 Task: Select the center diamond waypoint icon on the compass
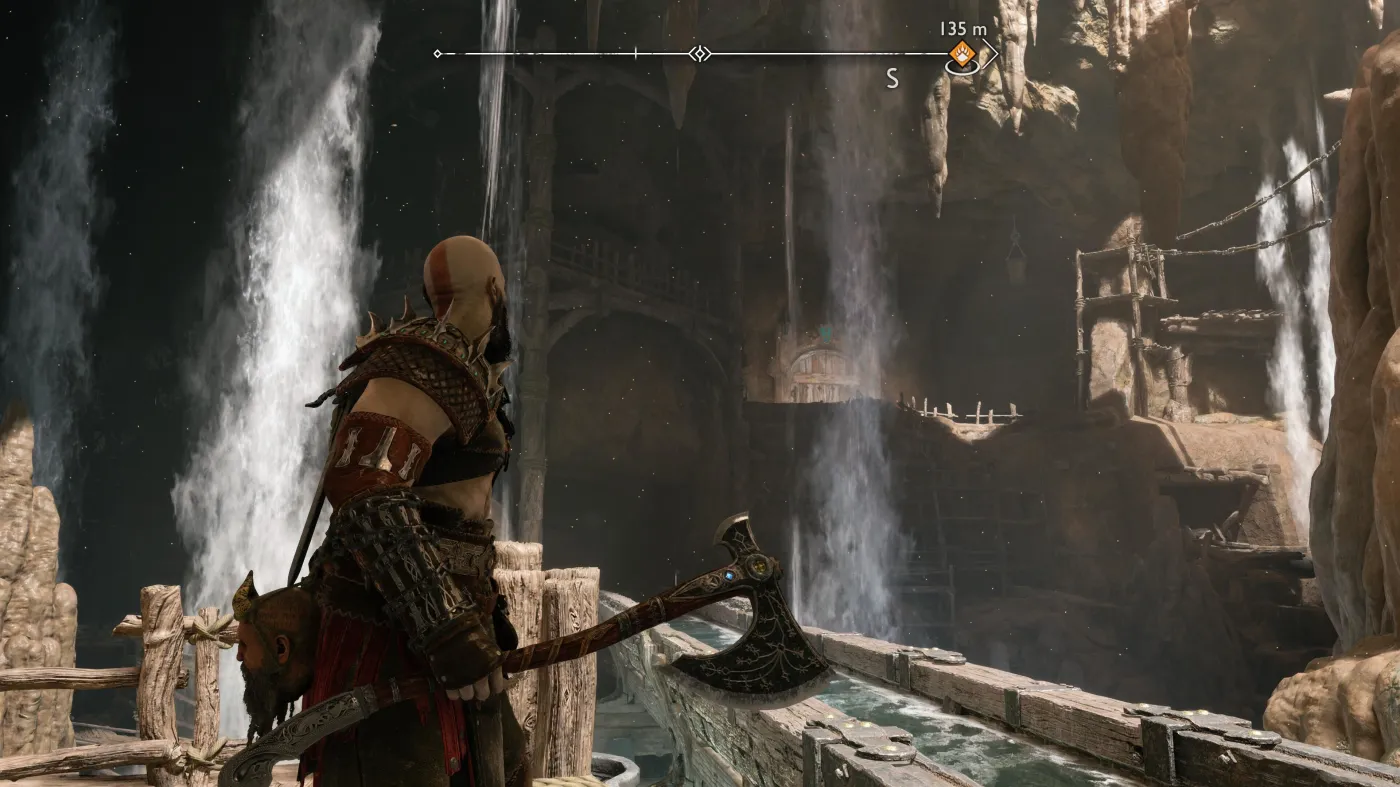701,53
